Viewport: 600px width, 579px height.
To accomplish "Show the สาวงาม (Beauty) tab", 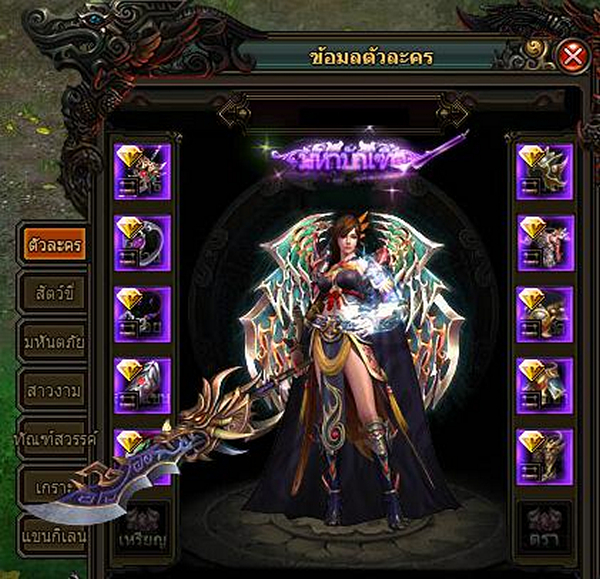I will 53,391.
